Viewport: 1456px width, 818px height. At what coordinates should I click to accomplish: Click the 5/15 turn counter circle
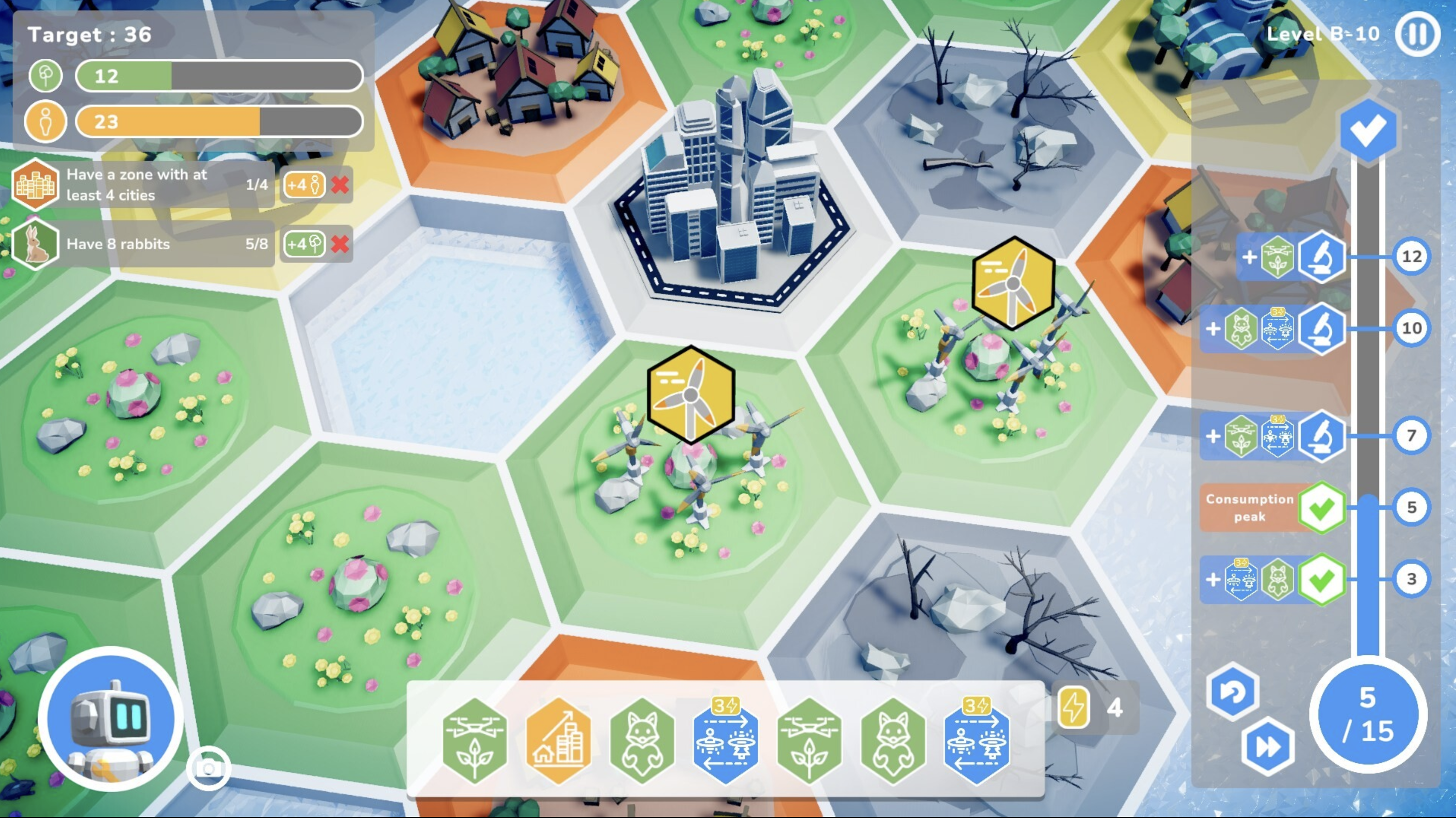1368,715
